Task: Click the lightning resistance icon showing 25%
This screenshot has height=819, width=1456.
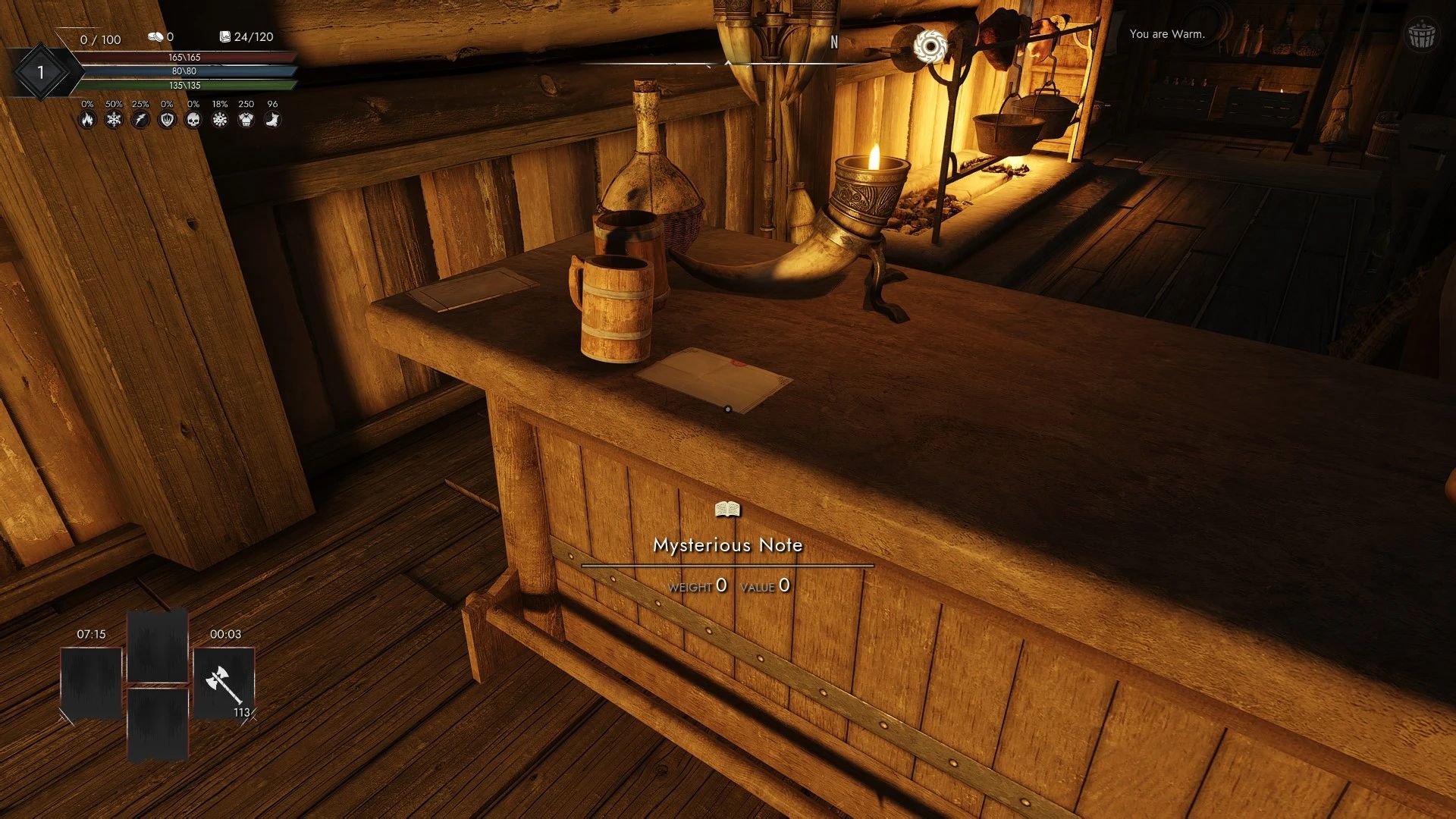Action: [140, 119]
